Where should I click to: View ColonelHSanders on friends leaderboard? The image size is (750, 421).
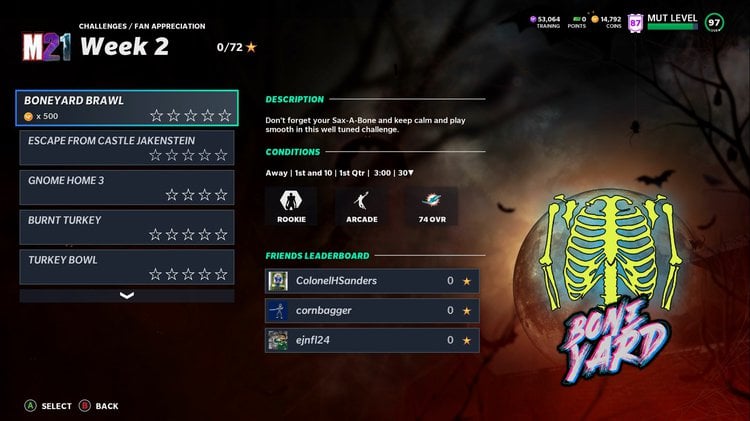[372, 281]
